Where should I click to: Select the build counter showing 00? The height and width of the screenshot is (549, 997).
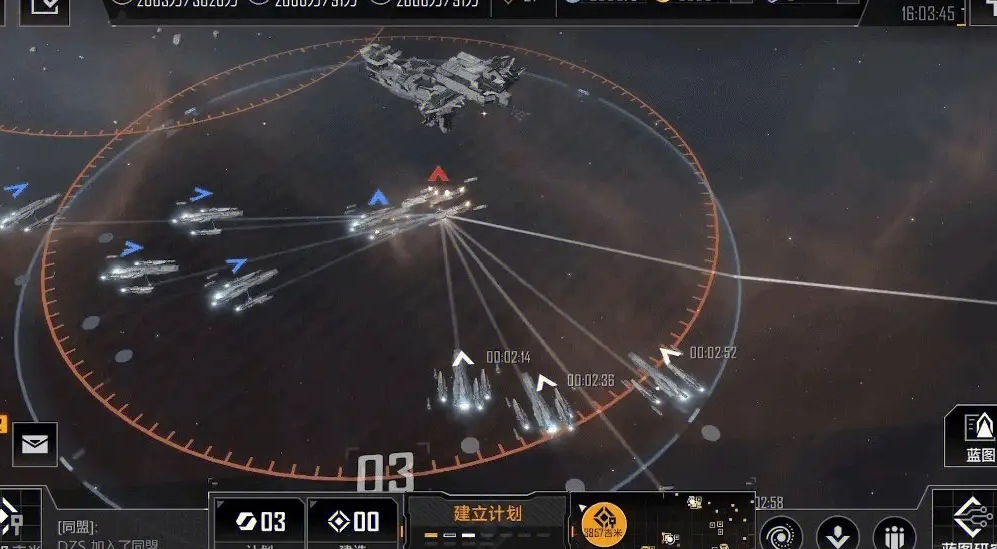(x=352, y=520)
